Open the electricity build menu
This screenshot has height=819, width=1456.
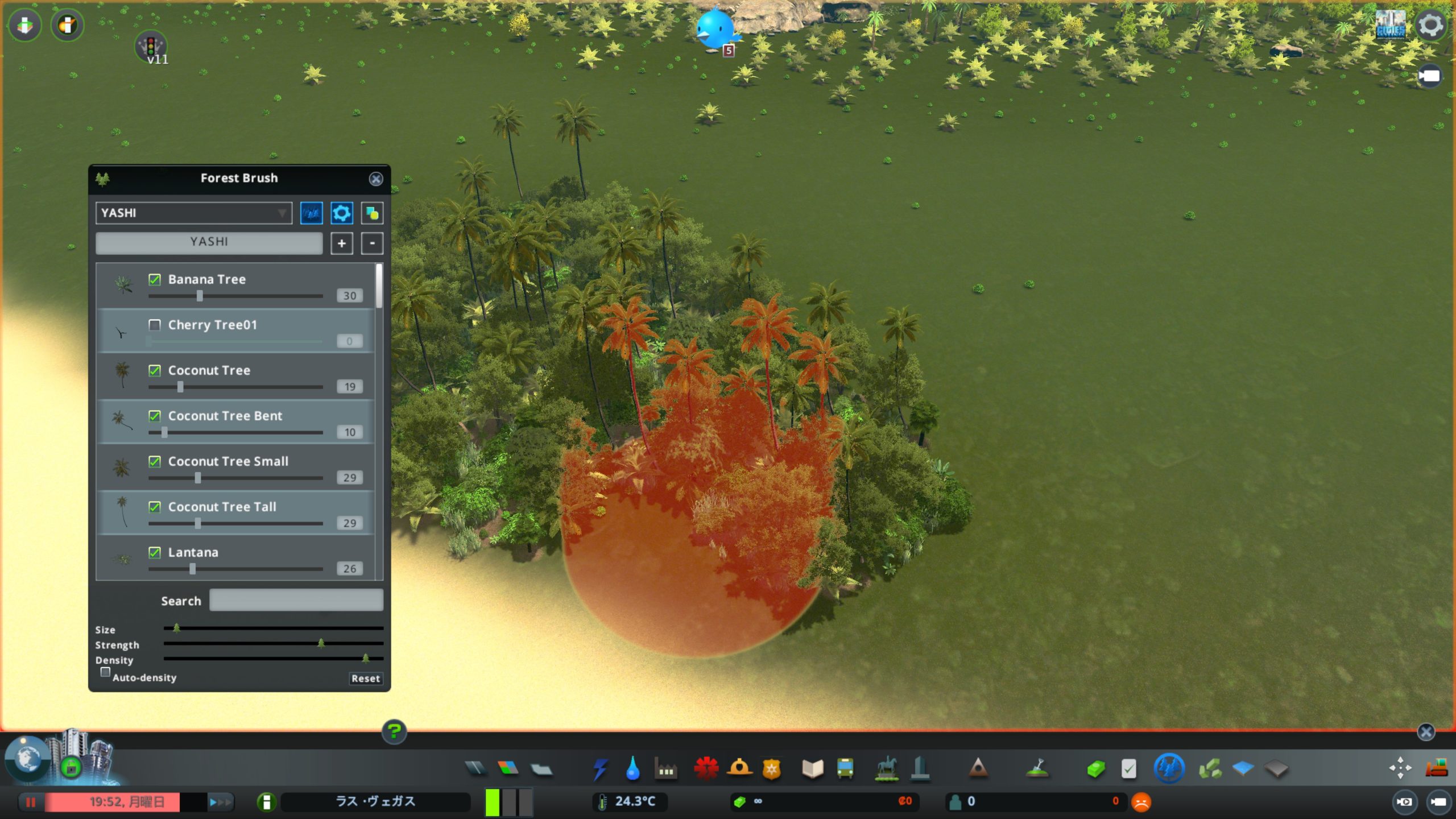(599, 769)
